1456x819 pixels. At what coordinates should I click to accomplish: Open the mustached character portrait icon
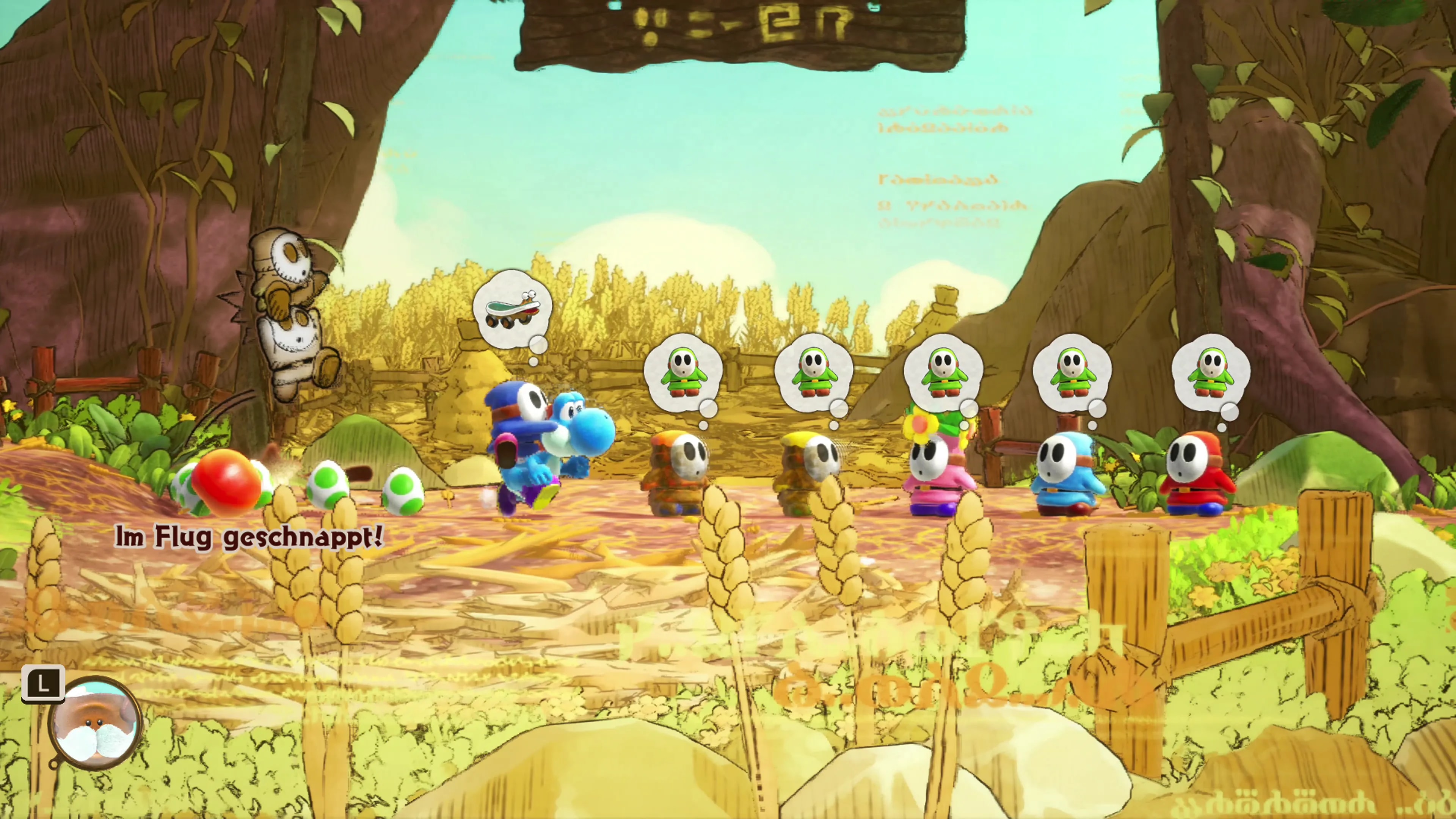coord(95,724)
